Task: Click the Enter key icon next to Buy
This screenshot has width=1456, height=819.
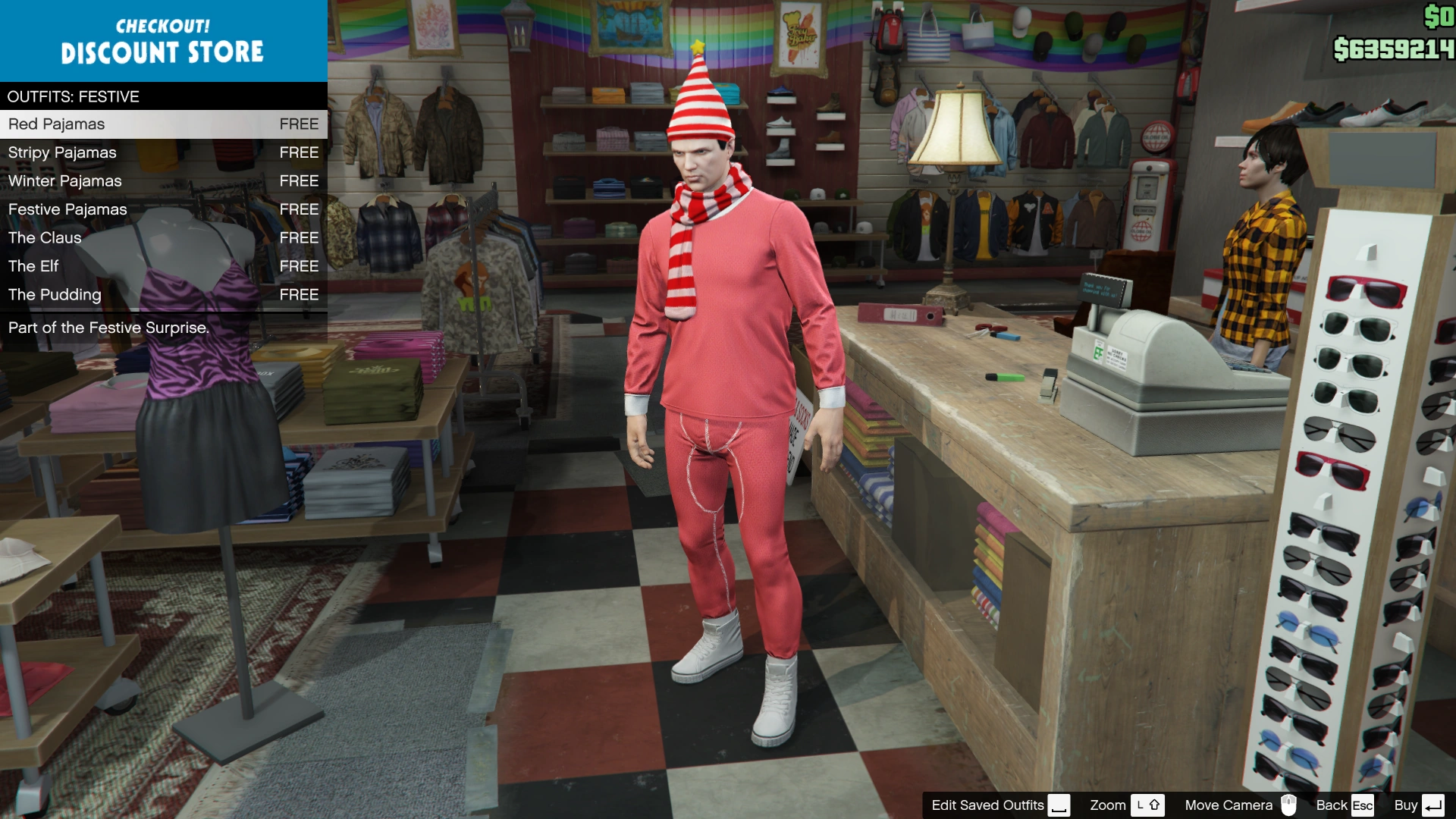Action: (x=1432, y=805)
